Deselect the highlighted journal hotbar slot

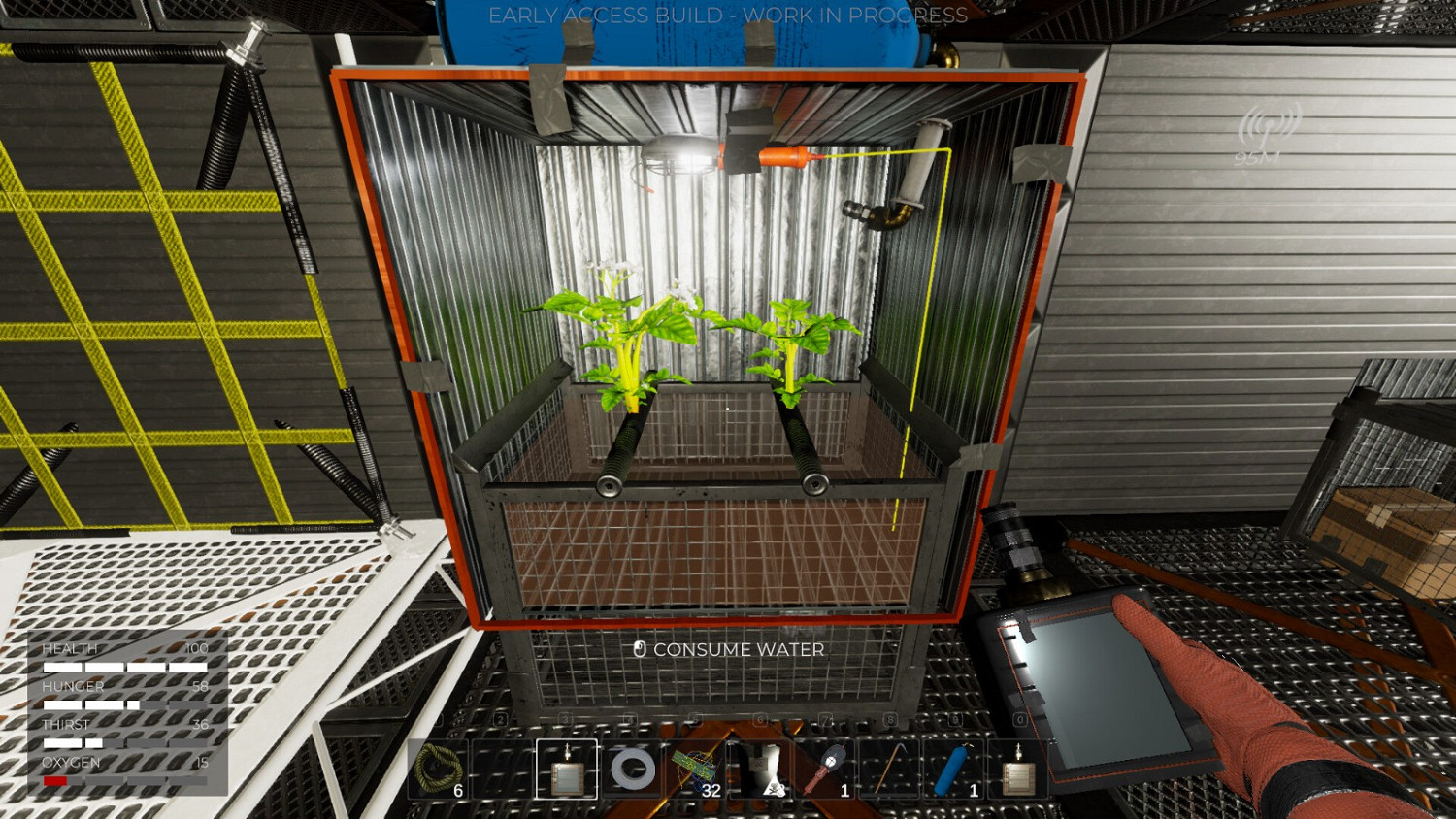pyautogui.click(x=567, y=770)
